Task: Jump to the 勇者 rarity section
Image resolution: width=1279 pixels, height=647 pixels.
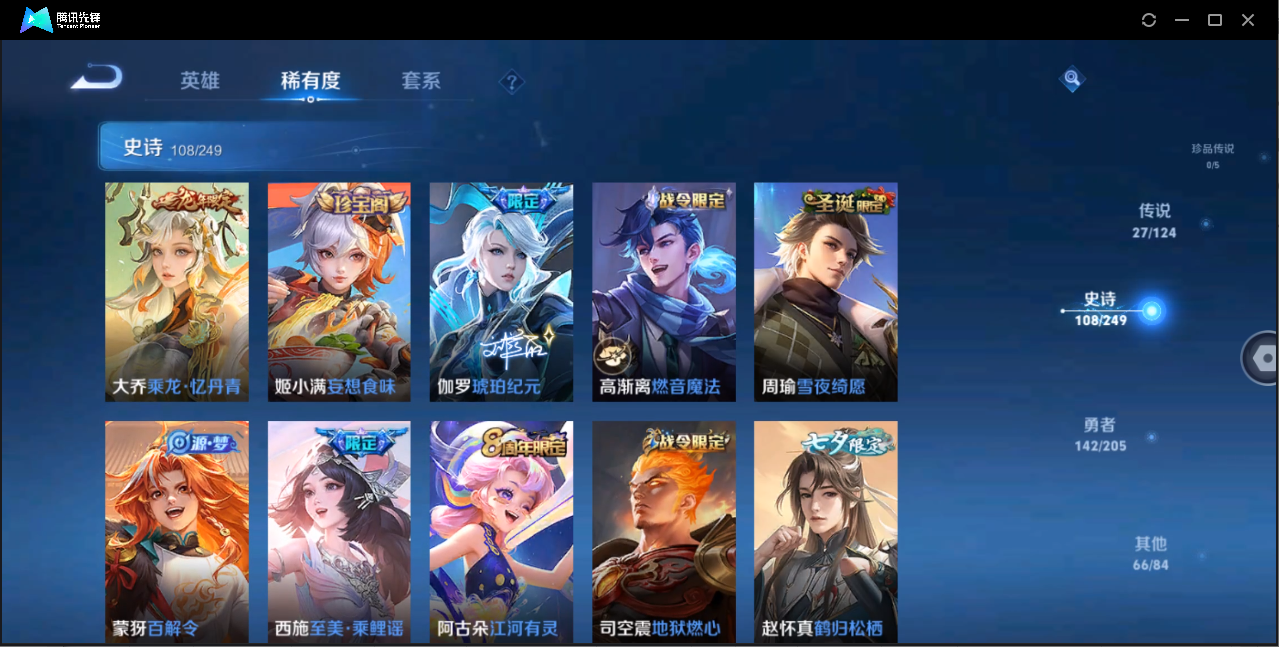Action: [x=1100, y=434]
